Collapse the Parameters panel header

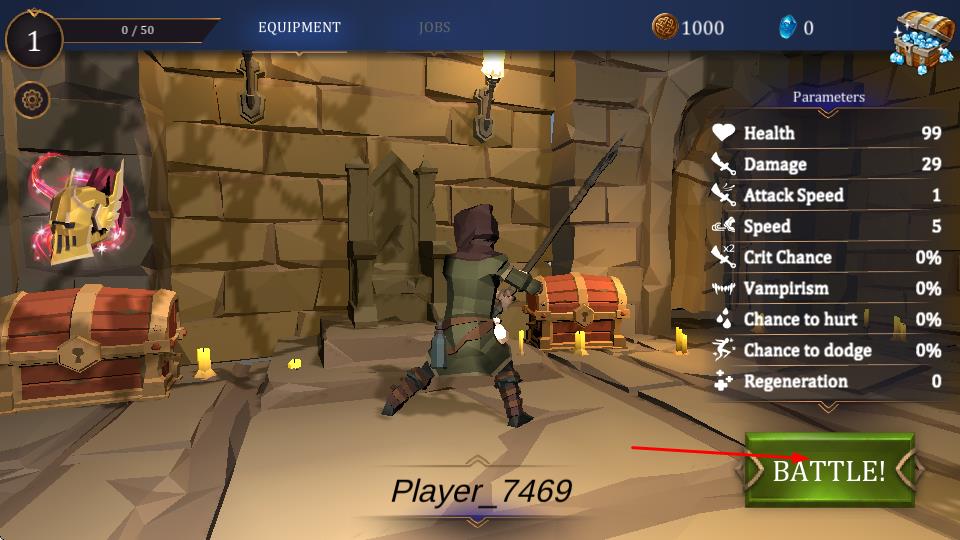(x=828, y=98)
